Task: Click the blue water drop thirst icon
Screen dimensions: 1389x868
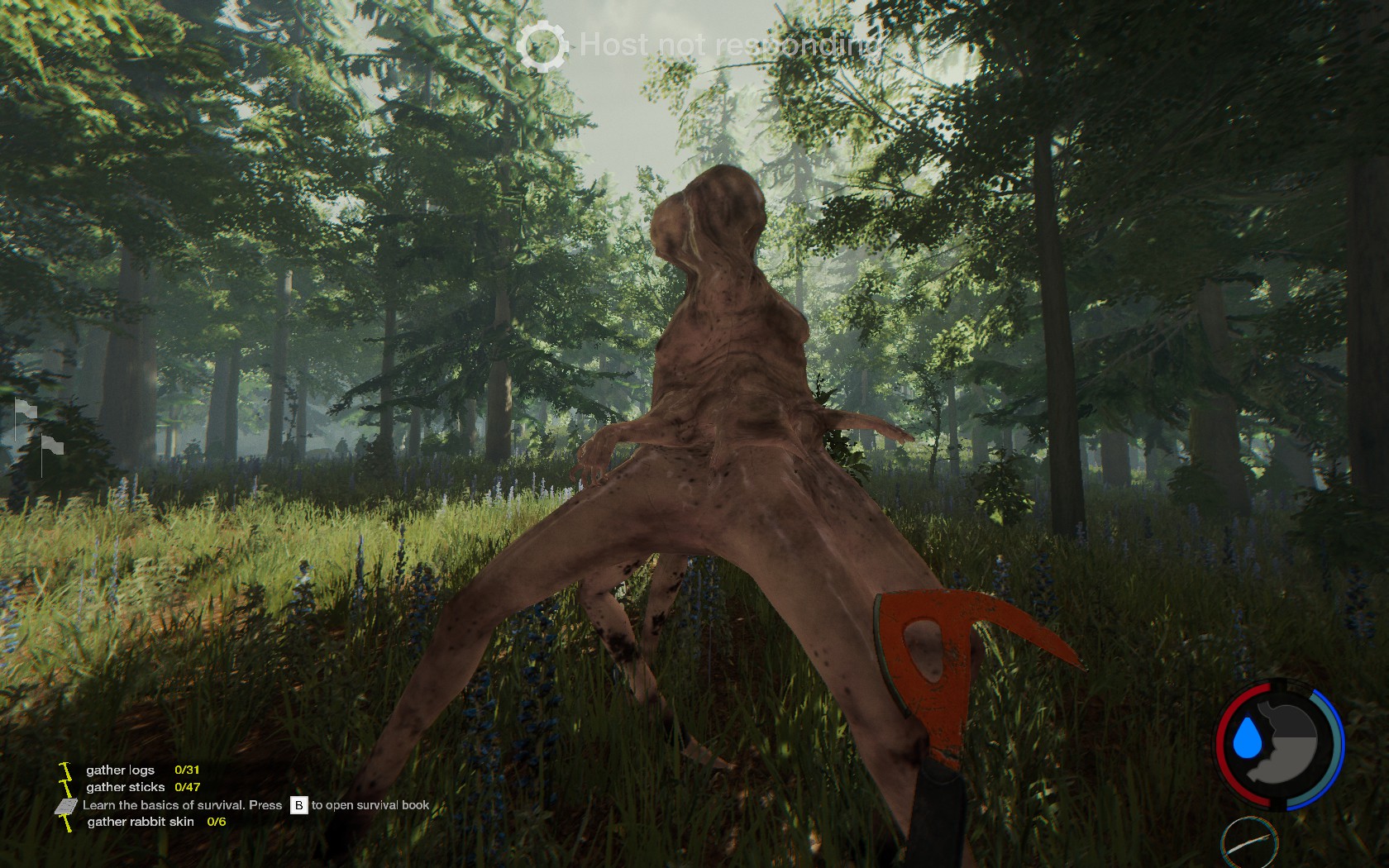Action: click(1245, 738)
